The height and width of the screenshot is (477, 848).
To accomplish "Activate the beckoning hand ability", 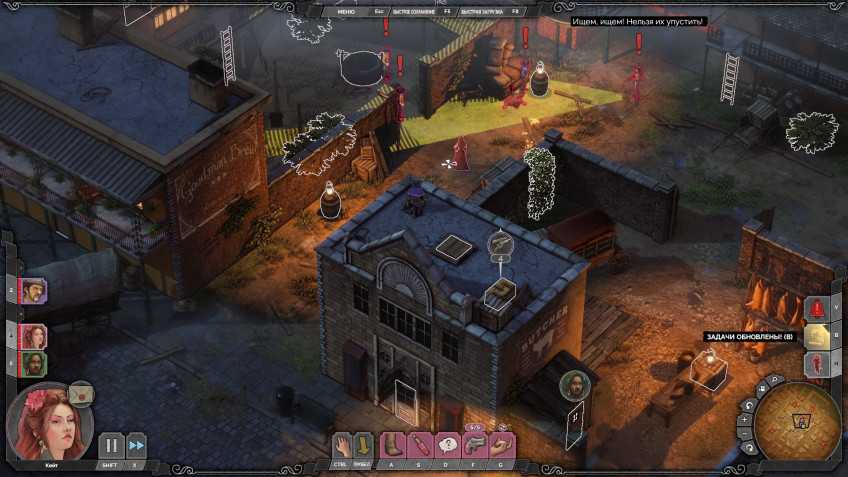I will pyautogui.click(x=502, y=444).
